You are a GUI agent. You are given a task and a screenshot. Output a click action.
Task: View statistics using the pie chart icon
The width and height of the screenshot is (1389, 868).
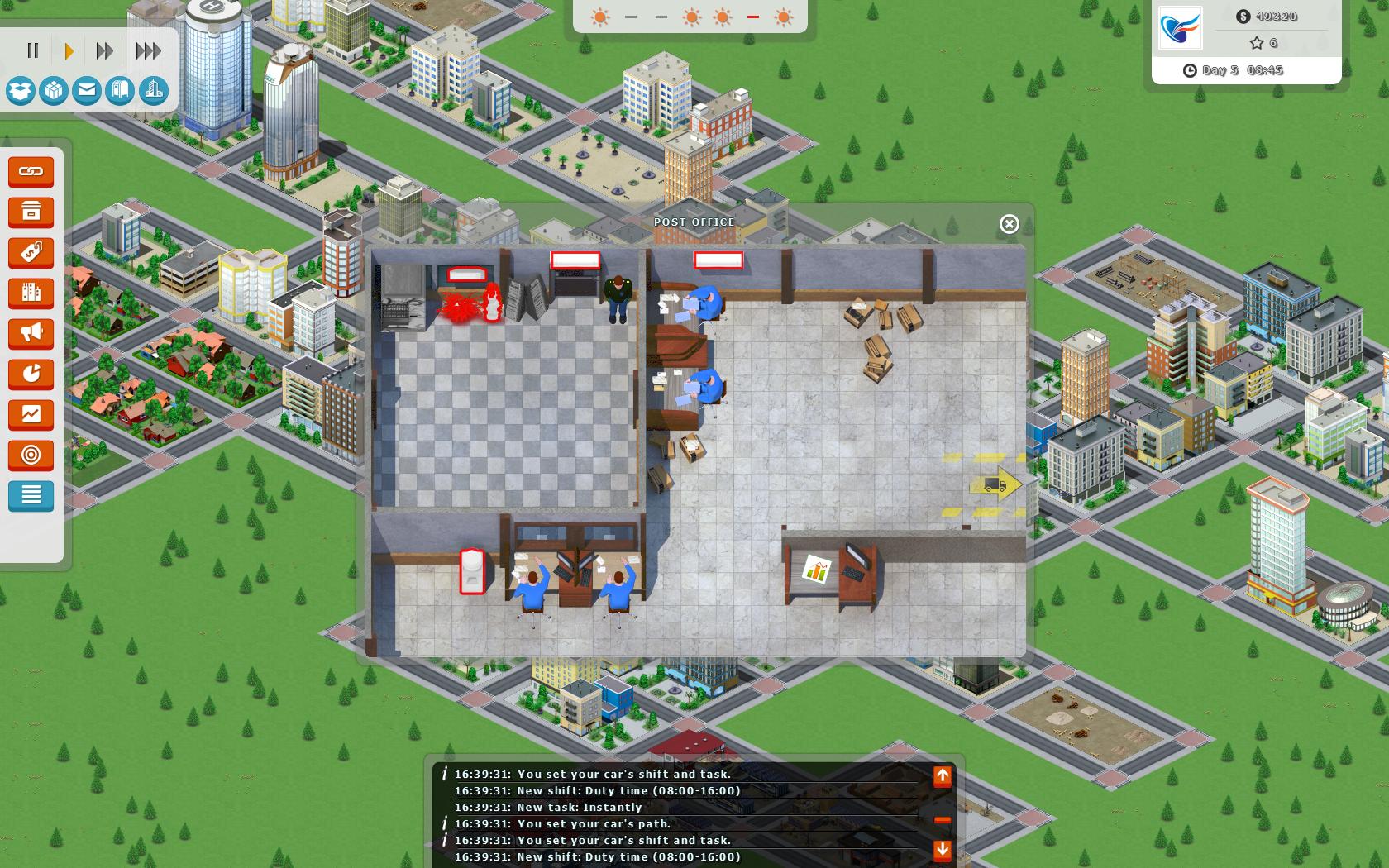pyautogui.click(x=31, y=374)
